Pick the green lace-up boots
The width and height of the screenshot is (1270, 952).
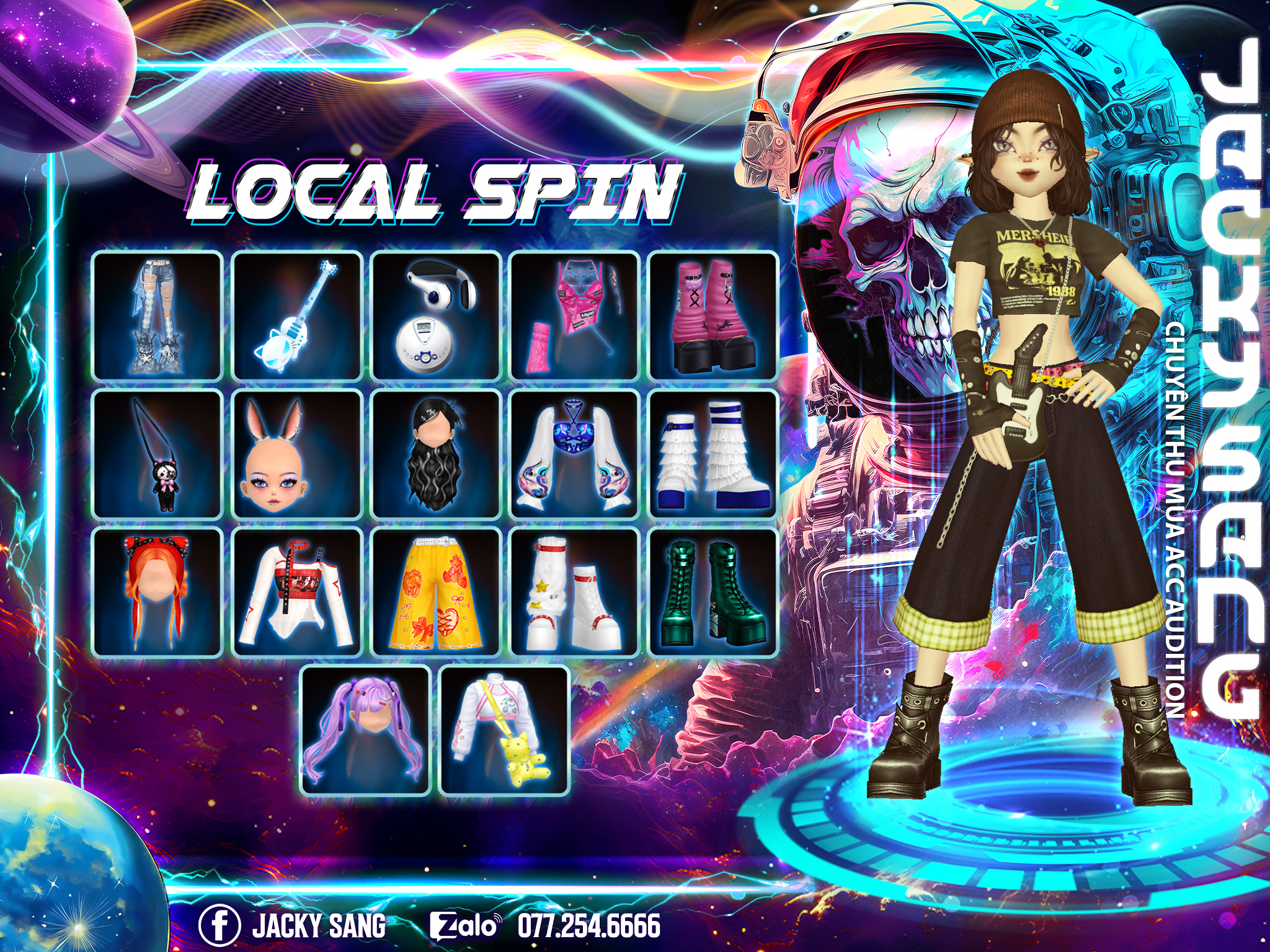(714, 593)
